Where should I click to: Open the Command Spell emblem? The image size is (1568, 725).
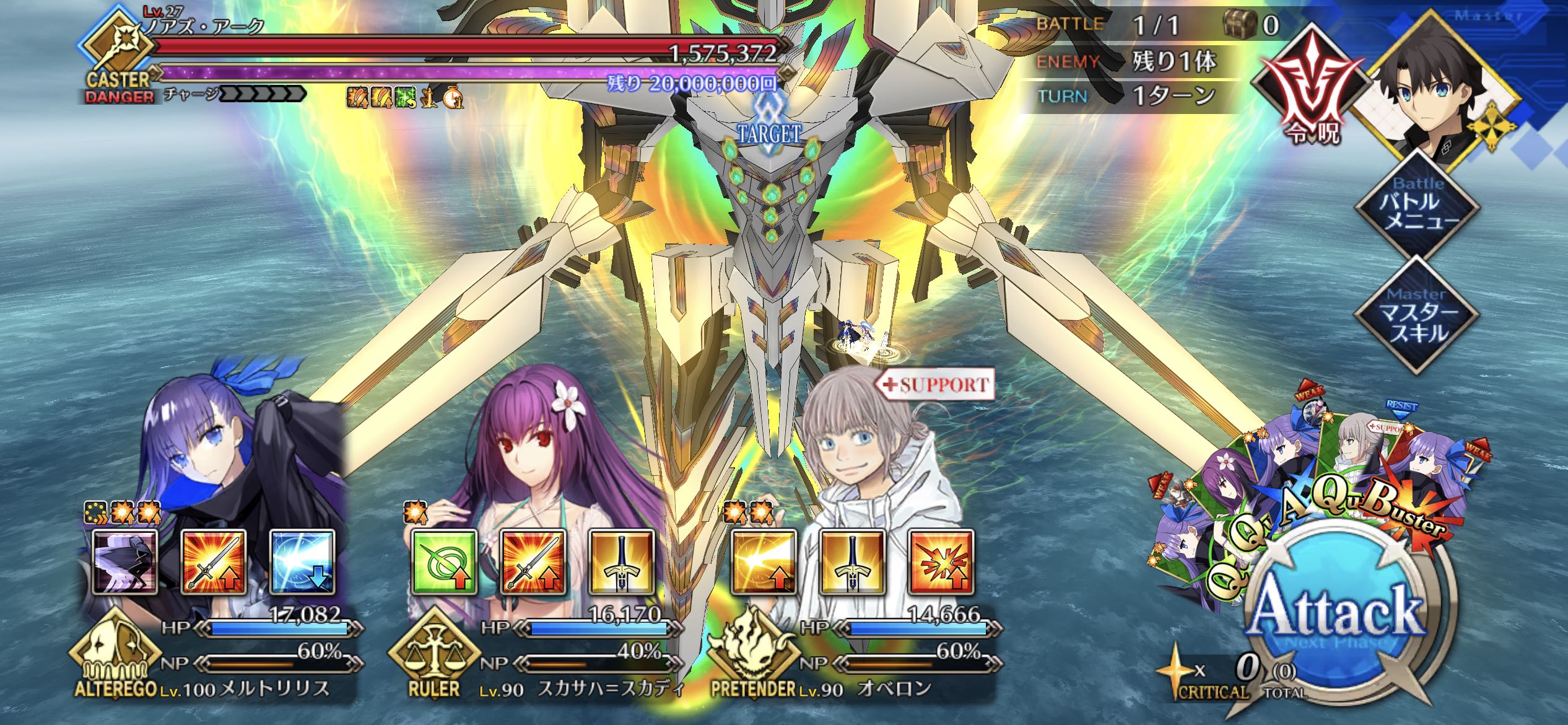point(1308,93)
